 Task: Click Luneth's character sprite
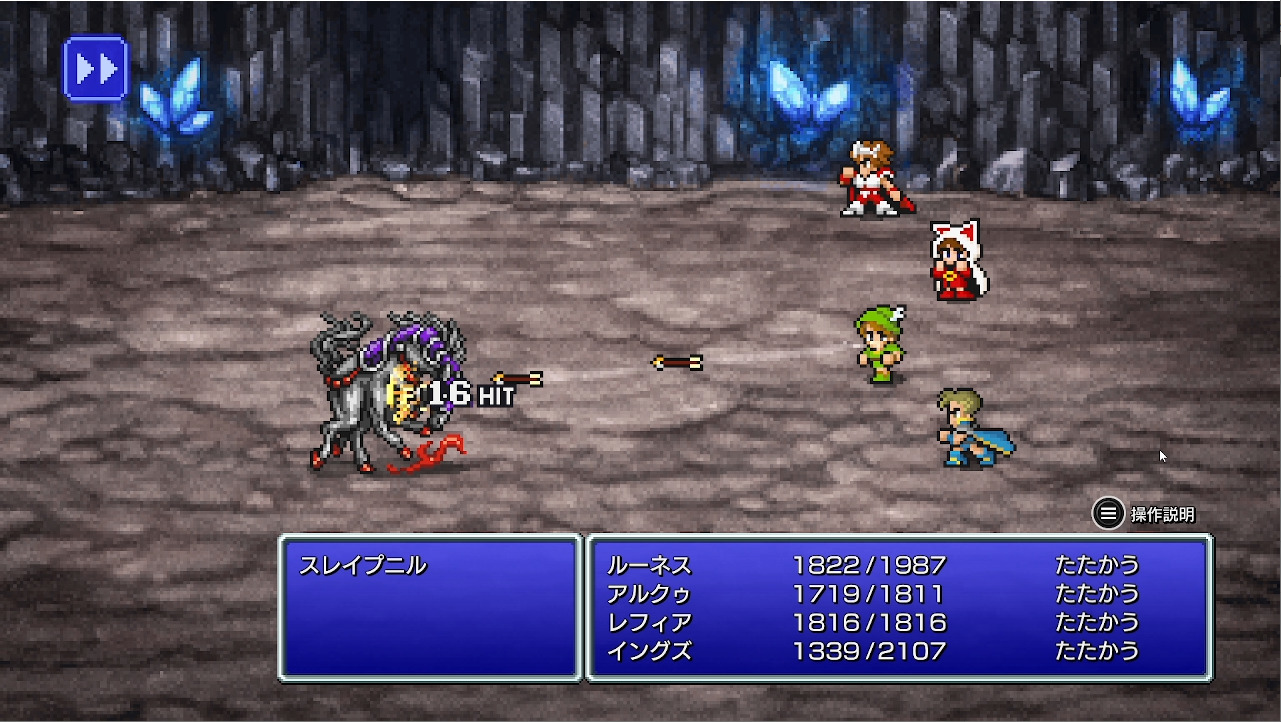870,180
